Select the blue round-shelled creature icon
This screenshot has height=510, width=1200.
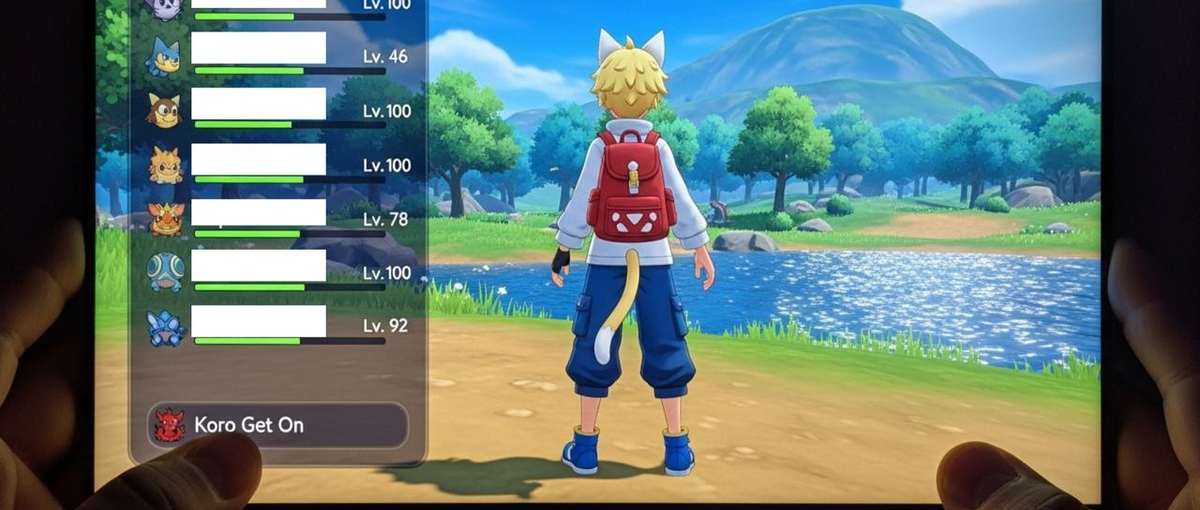[x=165, y=271]
